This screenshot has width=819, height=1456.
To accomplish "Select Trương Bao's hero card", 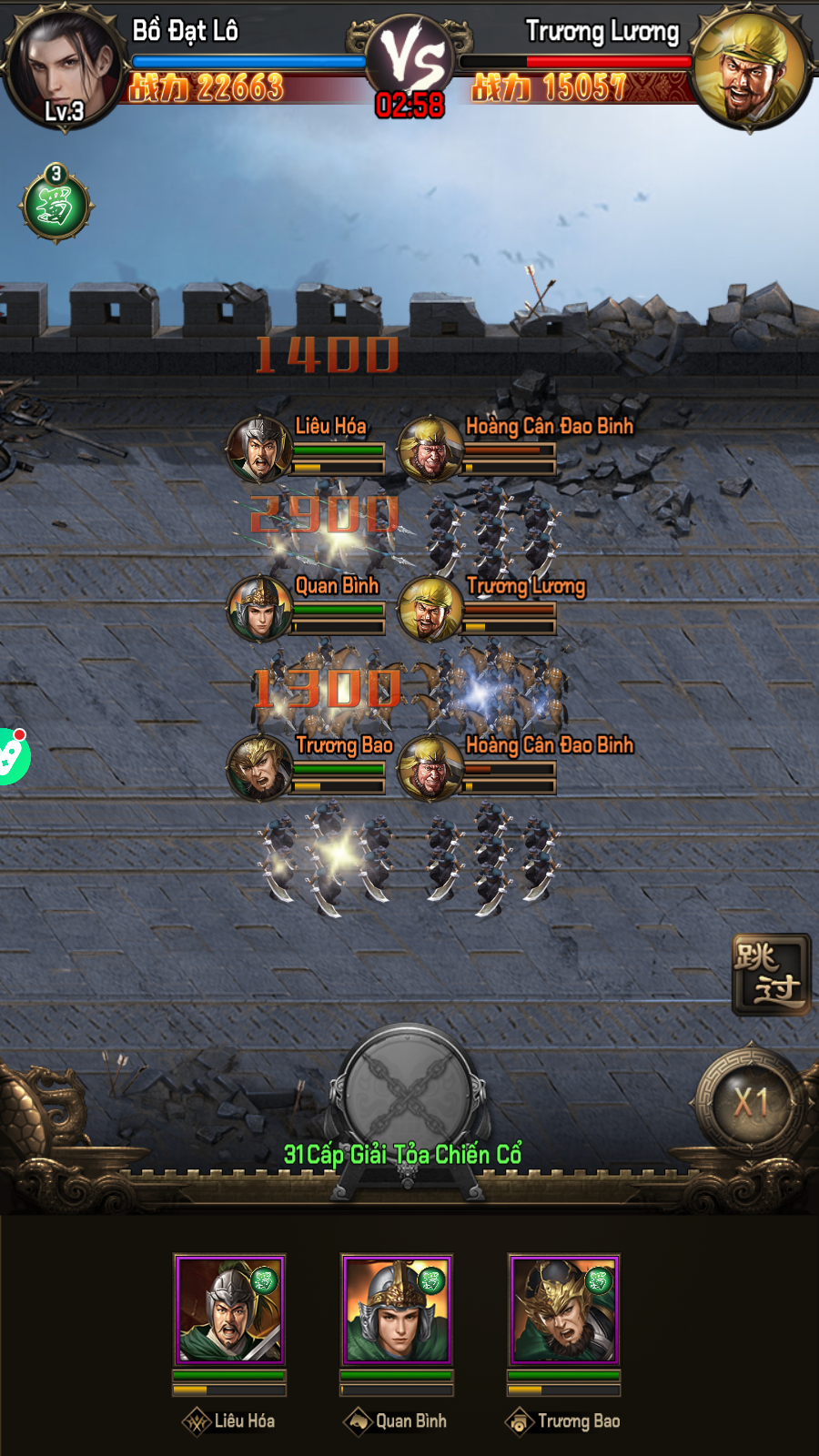I will (x=564, y=1309).
